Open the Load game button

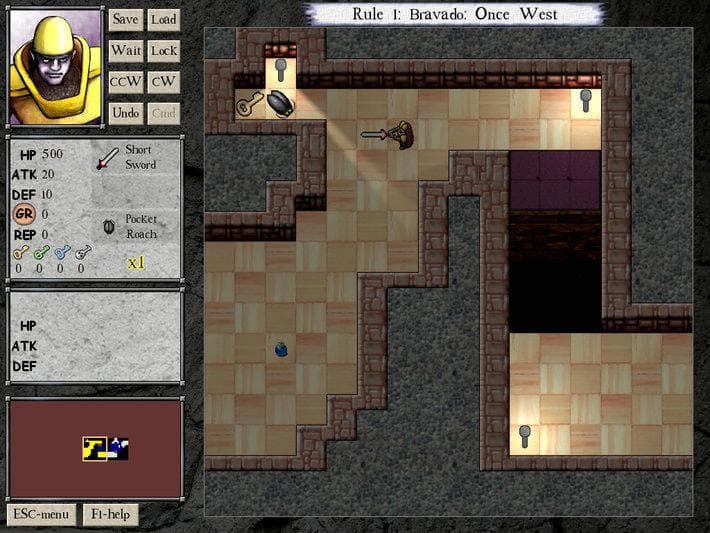tap(163, 19)
